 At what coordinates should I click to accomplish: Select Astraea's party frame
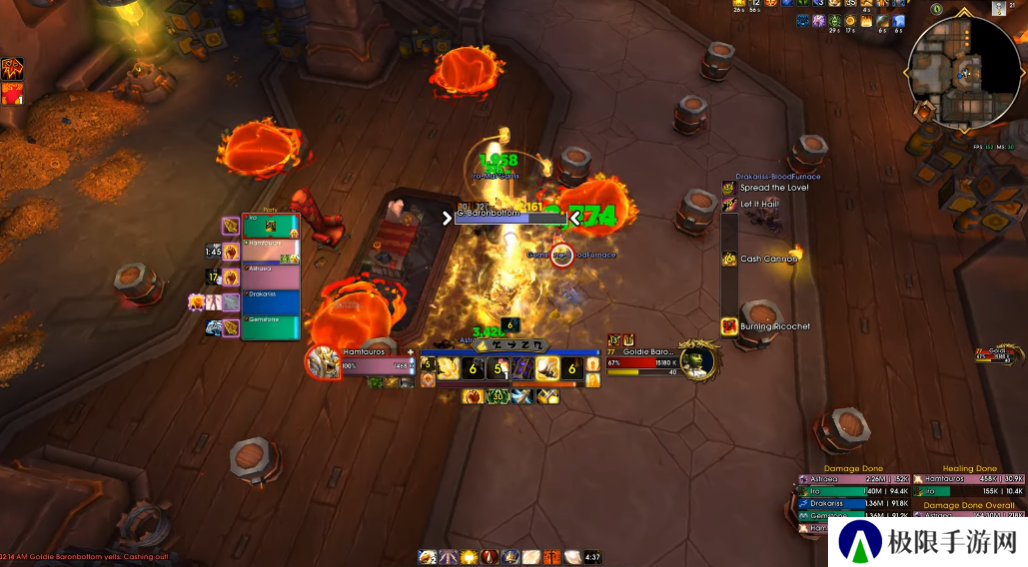[x=270, y=277]
